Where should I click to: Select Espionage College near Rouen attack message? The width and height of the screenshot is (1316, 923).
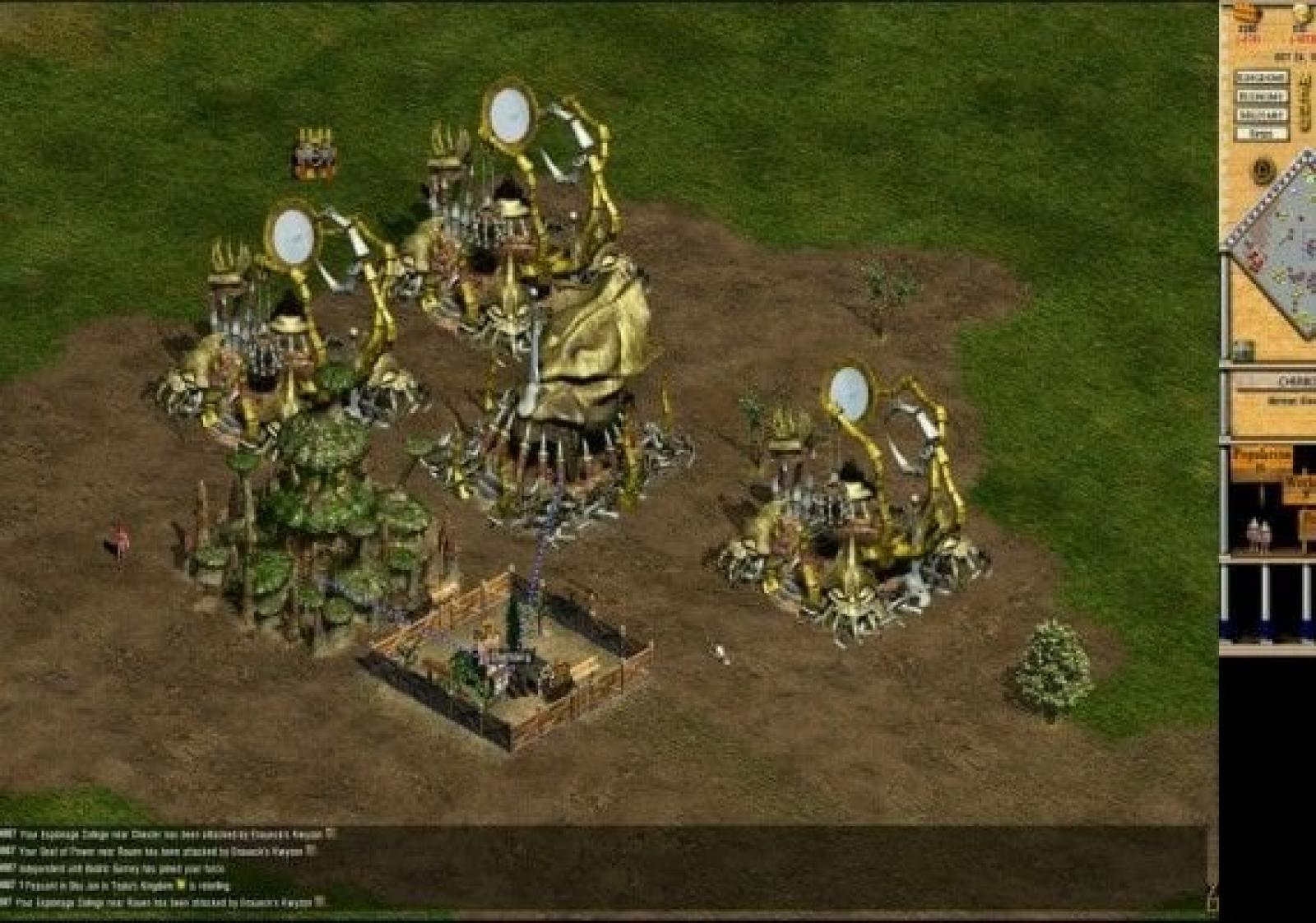tap(164, 903)
